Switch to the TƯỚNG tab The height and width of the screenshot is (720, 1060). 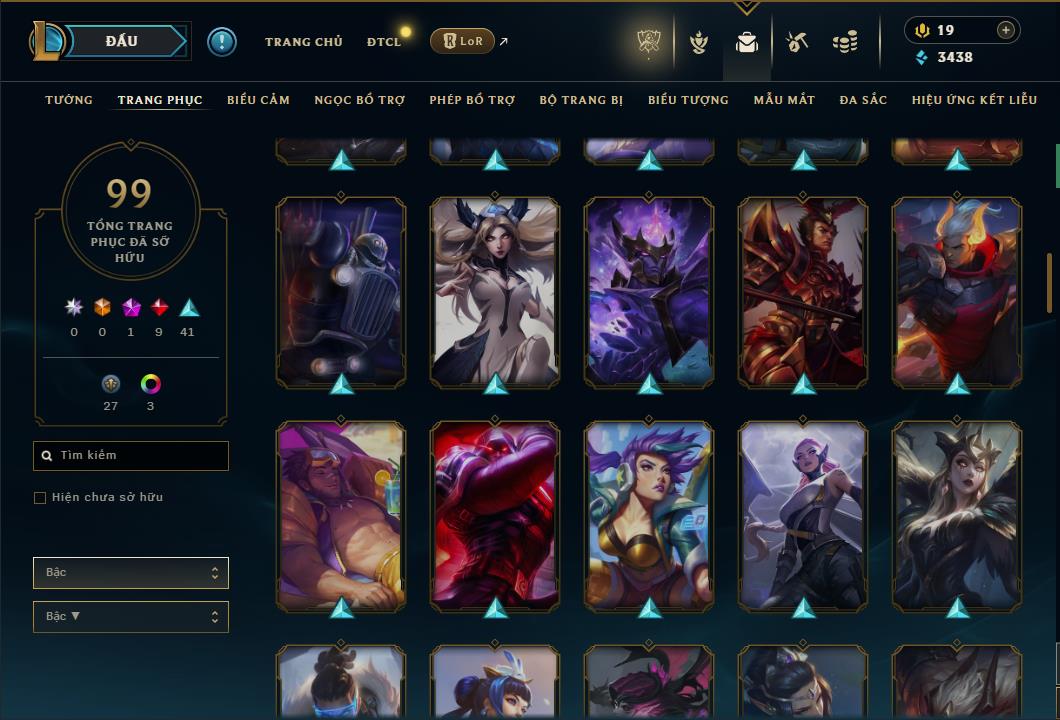[69, 100]
